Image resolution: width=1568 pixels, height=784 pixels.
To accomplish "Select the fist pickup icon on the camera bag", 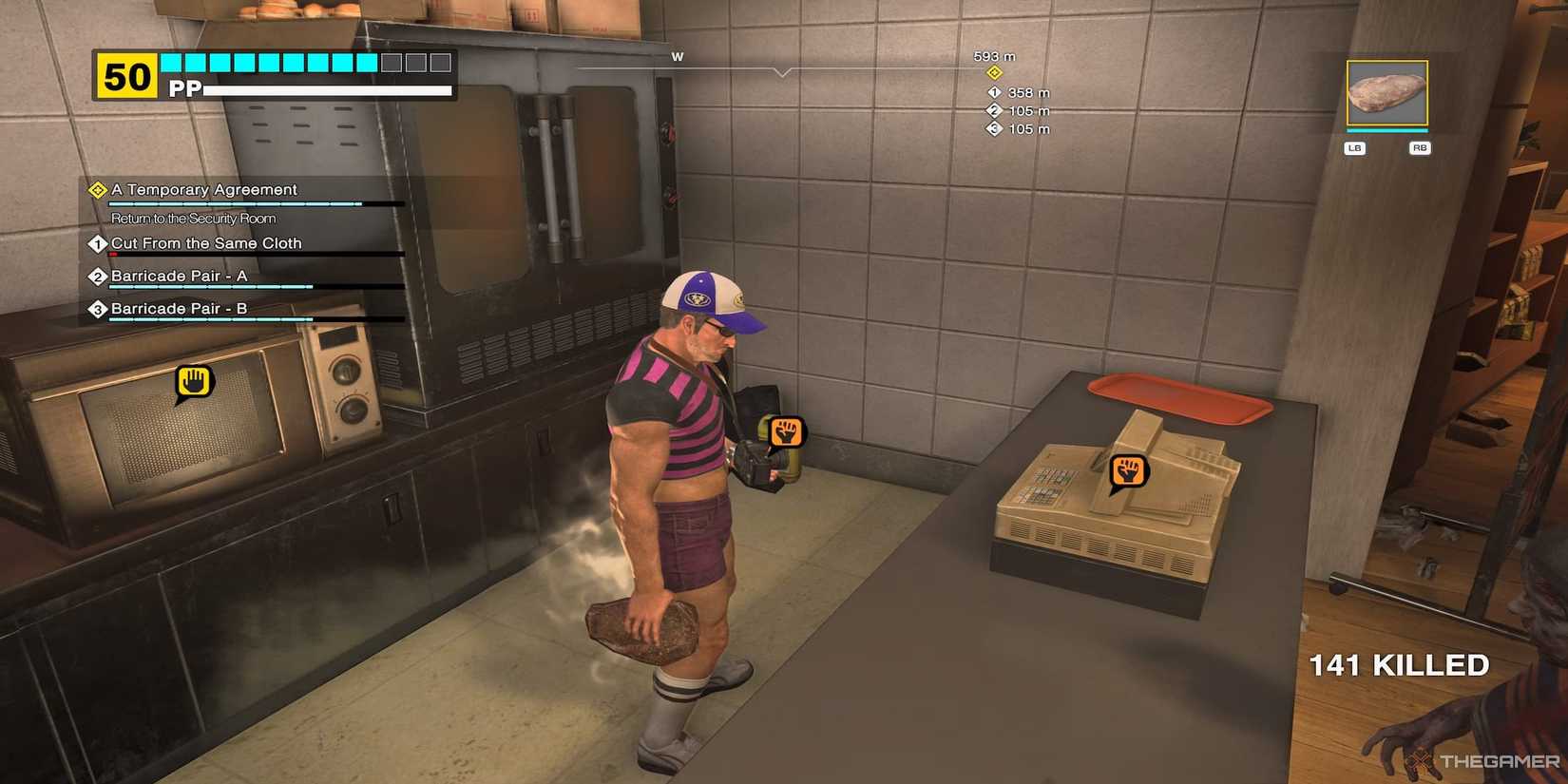I will point(786,433).
